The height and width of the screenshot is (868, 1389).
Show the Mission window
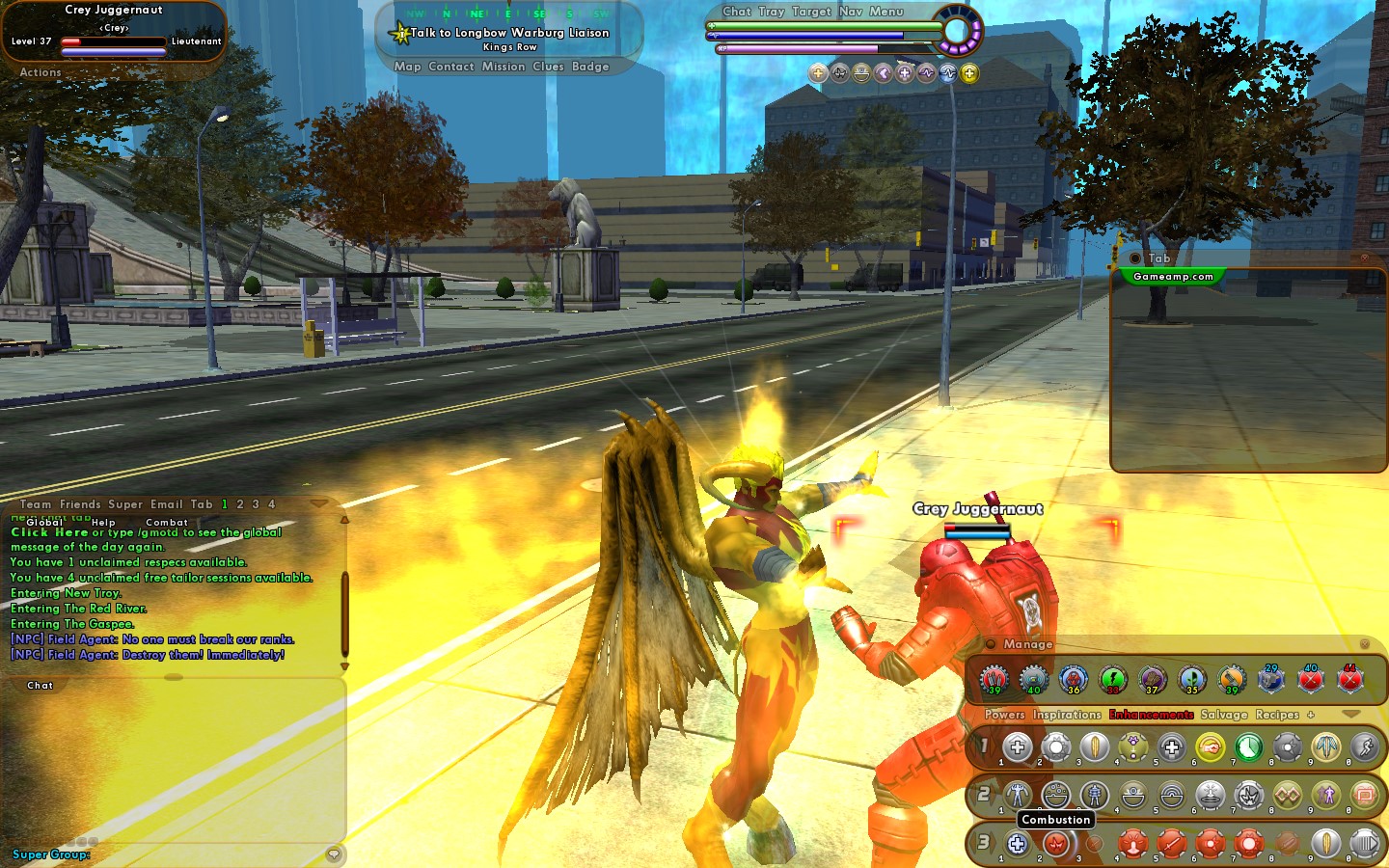[x=504, y=67]
